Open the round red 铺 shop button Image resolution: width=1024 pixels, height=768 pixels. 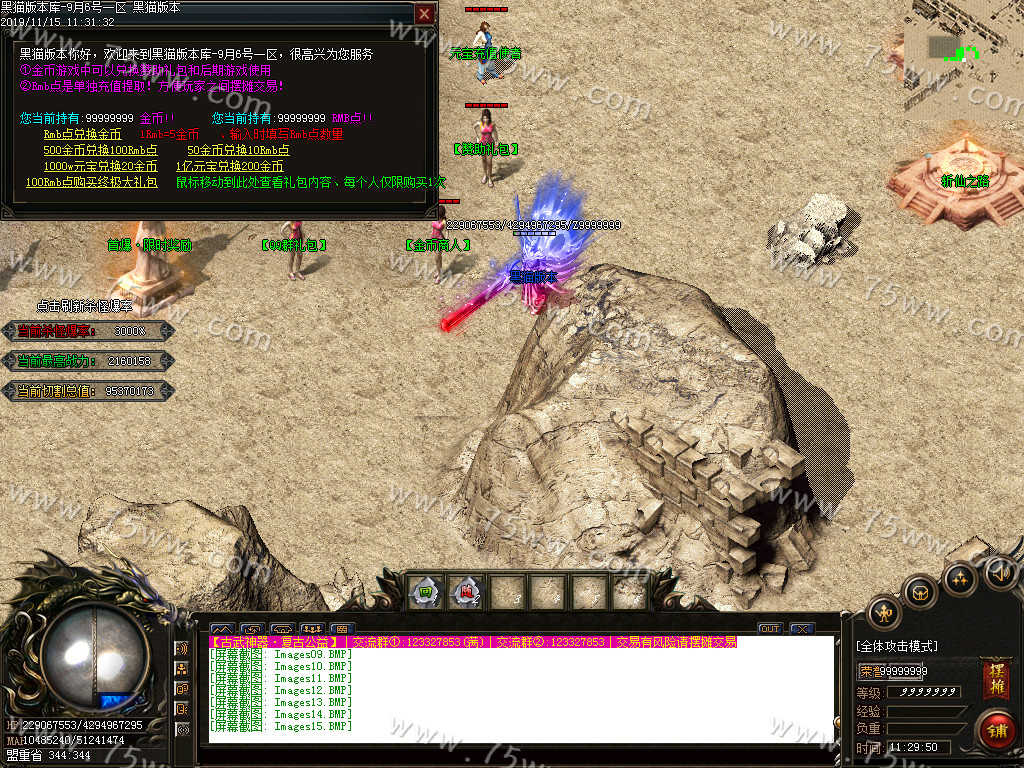[x=995, y=731]
